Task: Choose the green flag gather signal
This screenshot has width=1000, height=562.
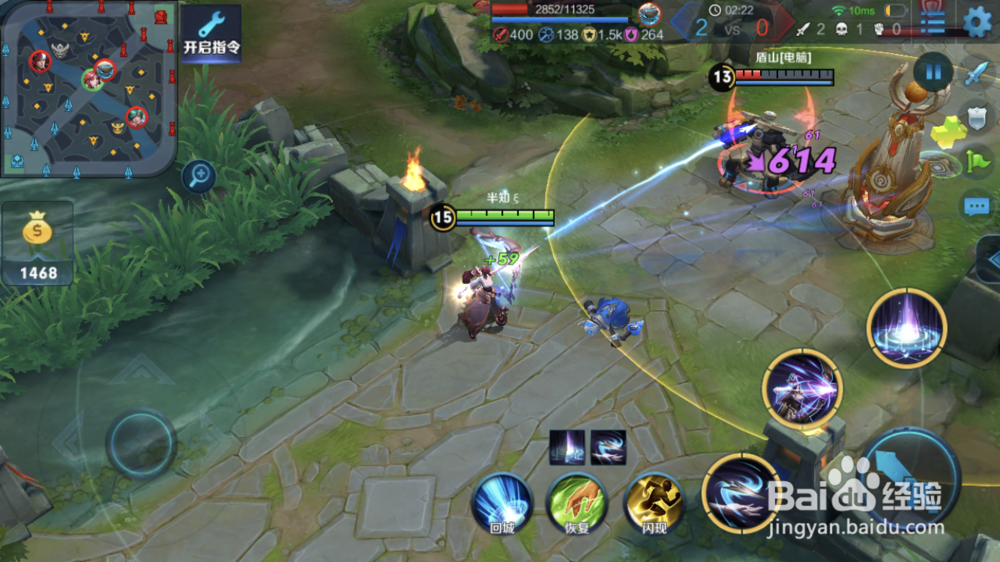Action: click(976, 161)
